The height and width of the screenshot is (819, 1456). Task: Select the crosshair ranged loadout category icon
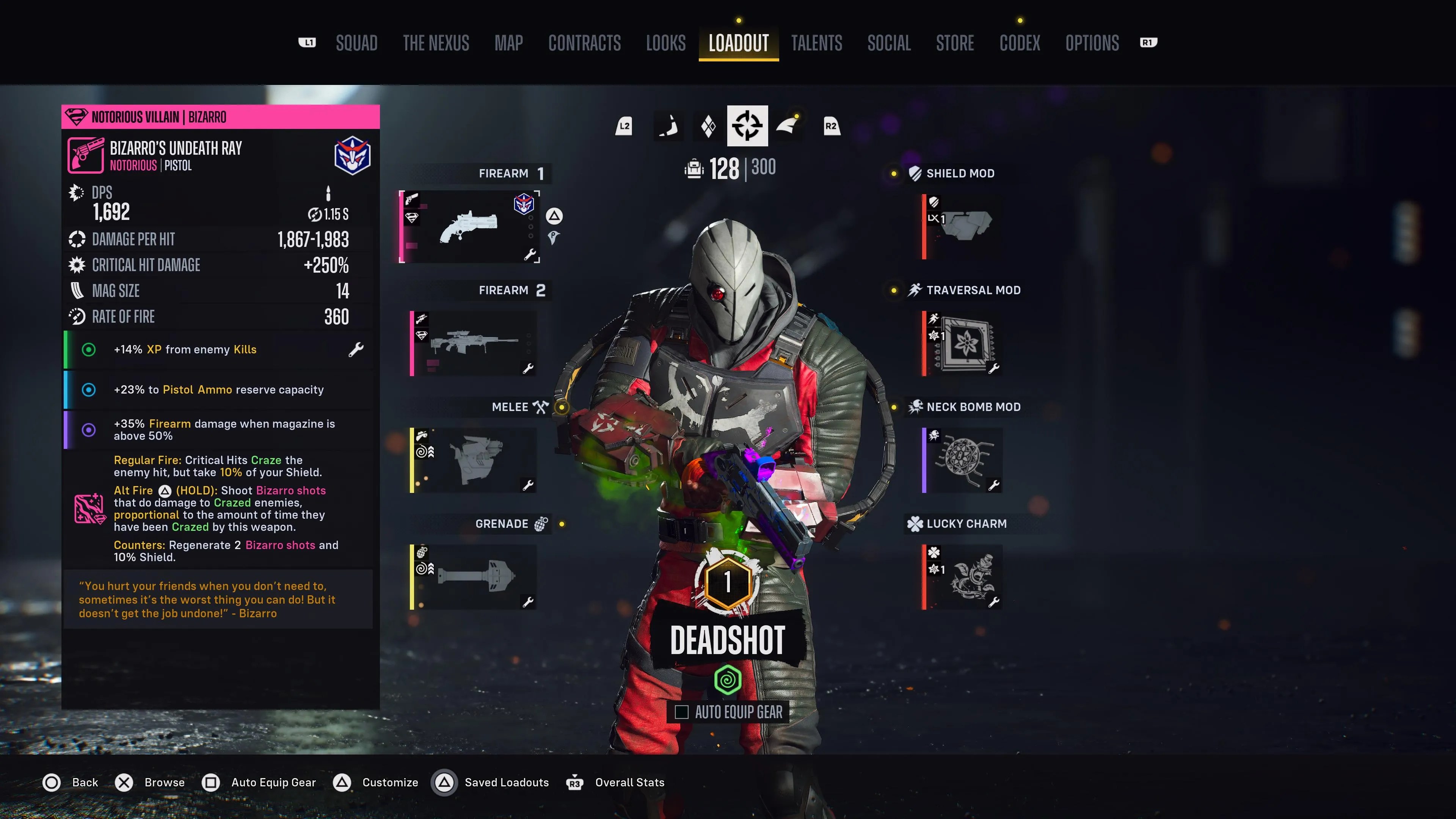747,126
